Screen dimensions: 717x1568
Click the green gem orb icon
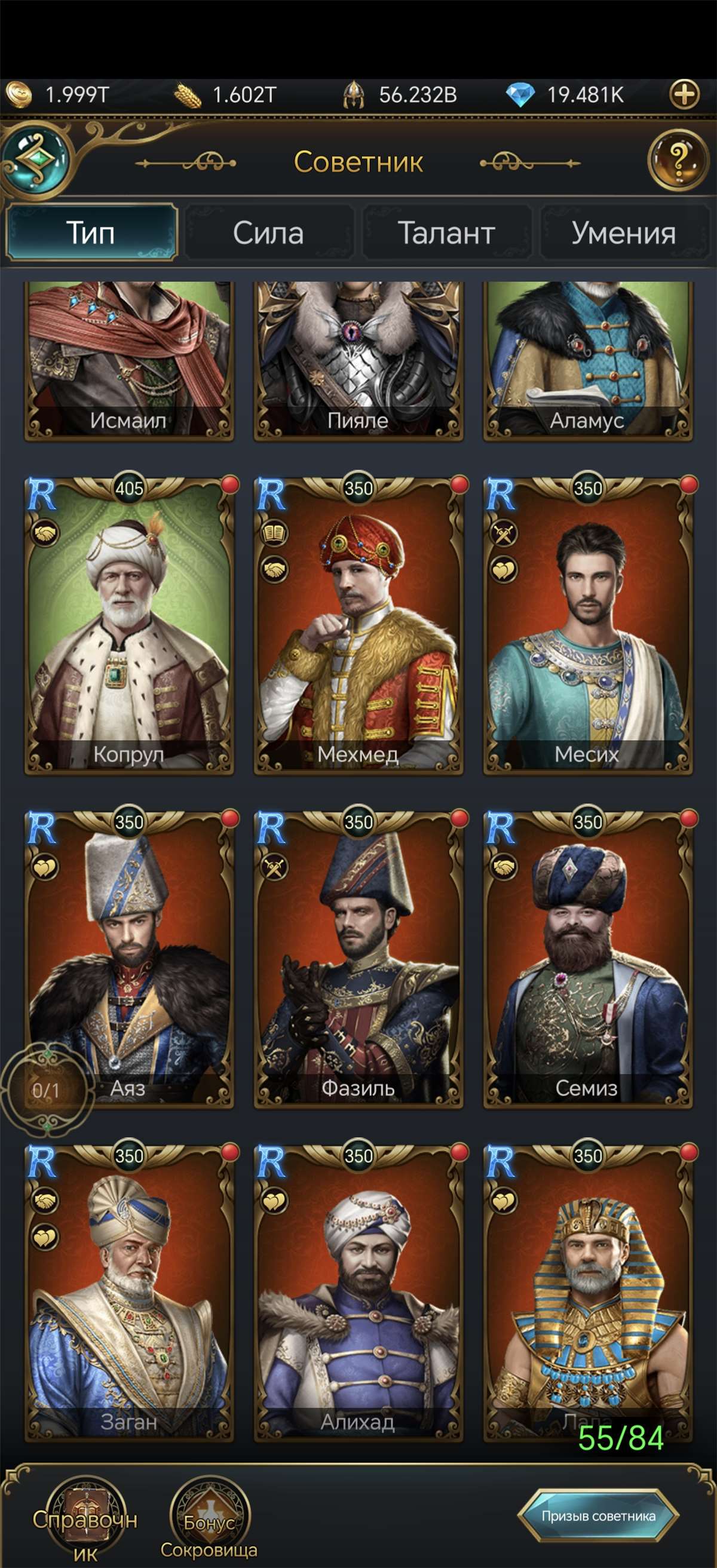[x=36, y=159]
